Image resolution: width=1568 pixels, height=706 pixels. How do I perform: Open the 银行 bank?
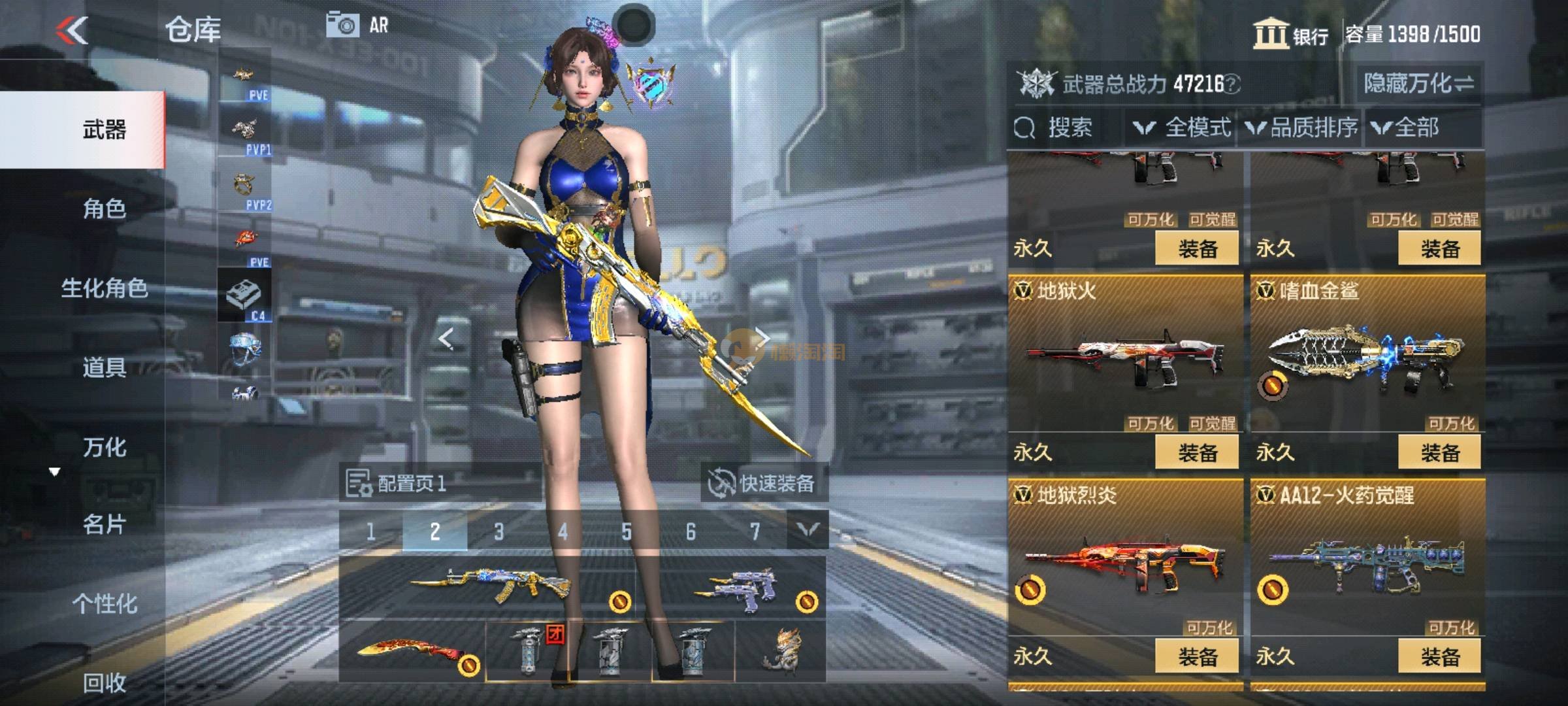1290,34
